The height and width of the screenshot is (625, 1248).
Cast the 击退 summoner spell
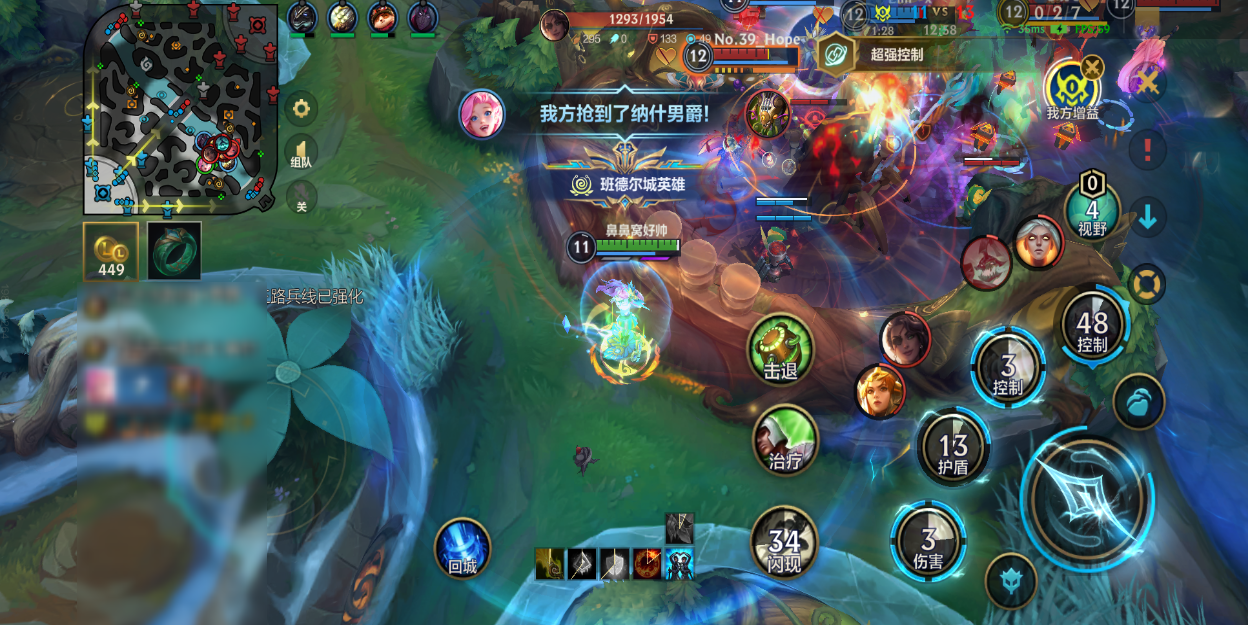781,349
